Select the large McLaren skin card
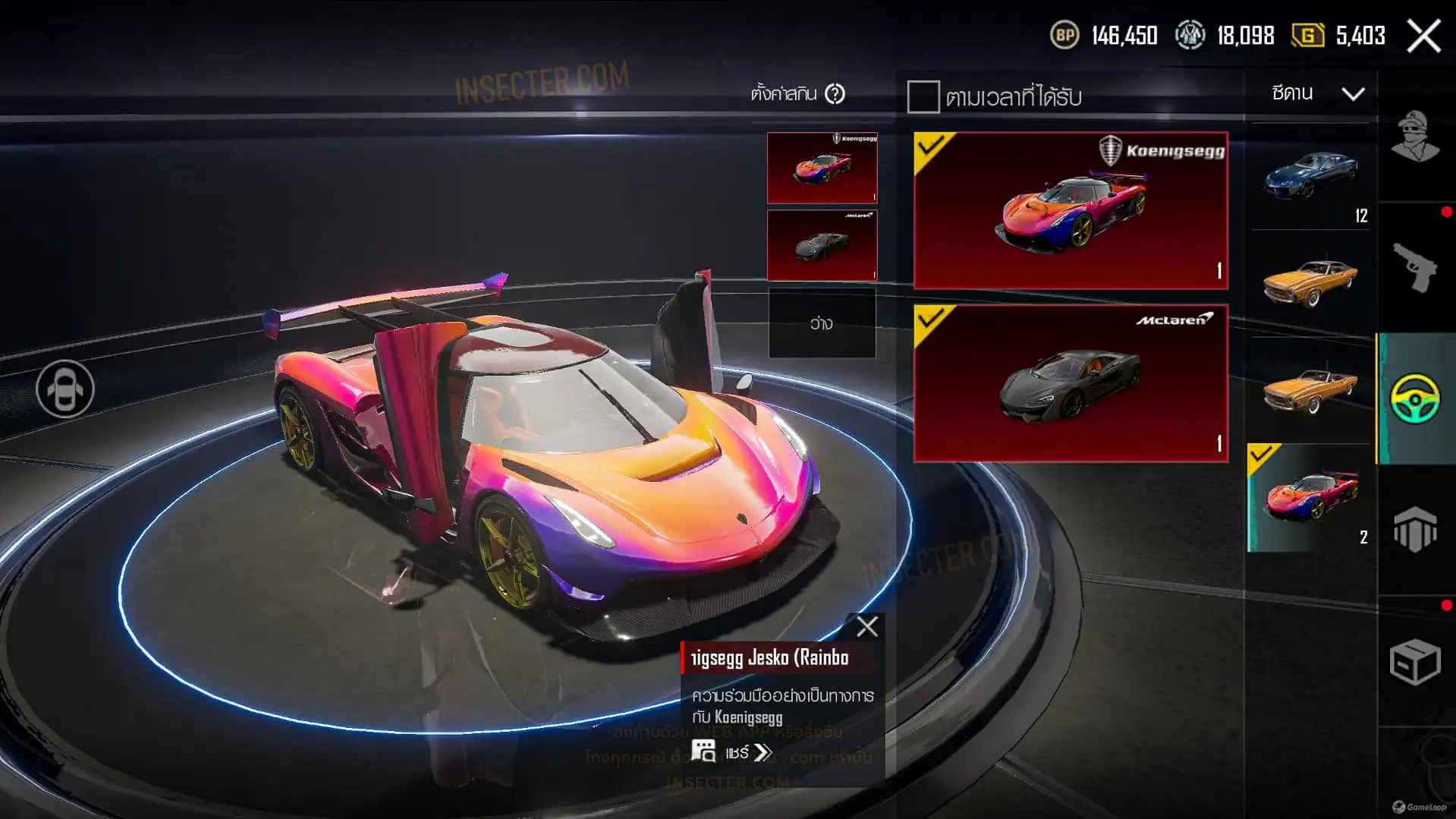 [x=1071, y=383]
